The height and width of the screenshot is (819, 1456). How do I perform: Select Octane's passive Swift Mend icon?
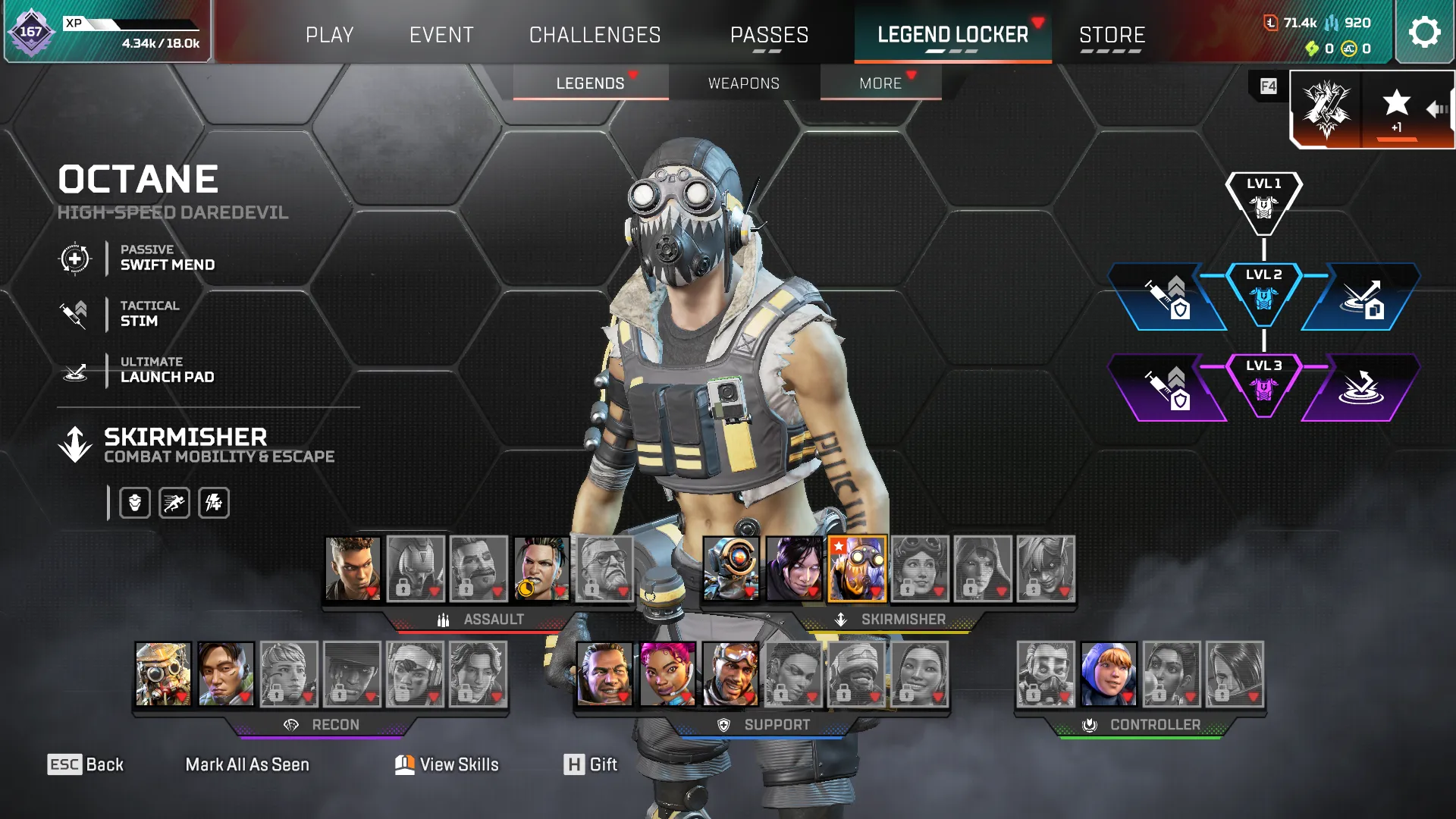tap(74, 259)
